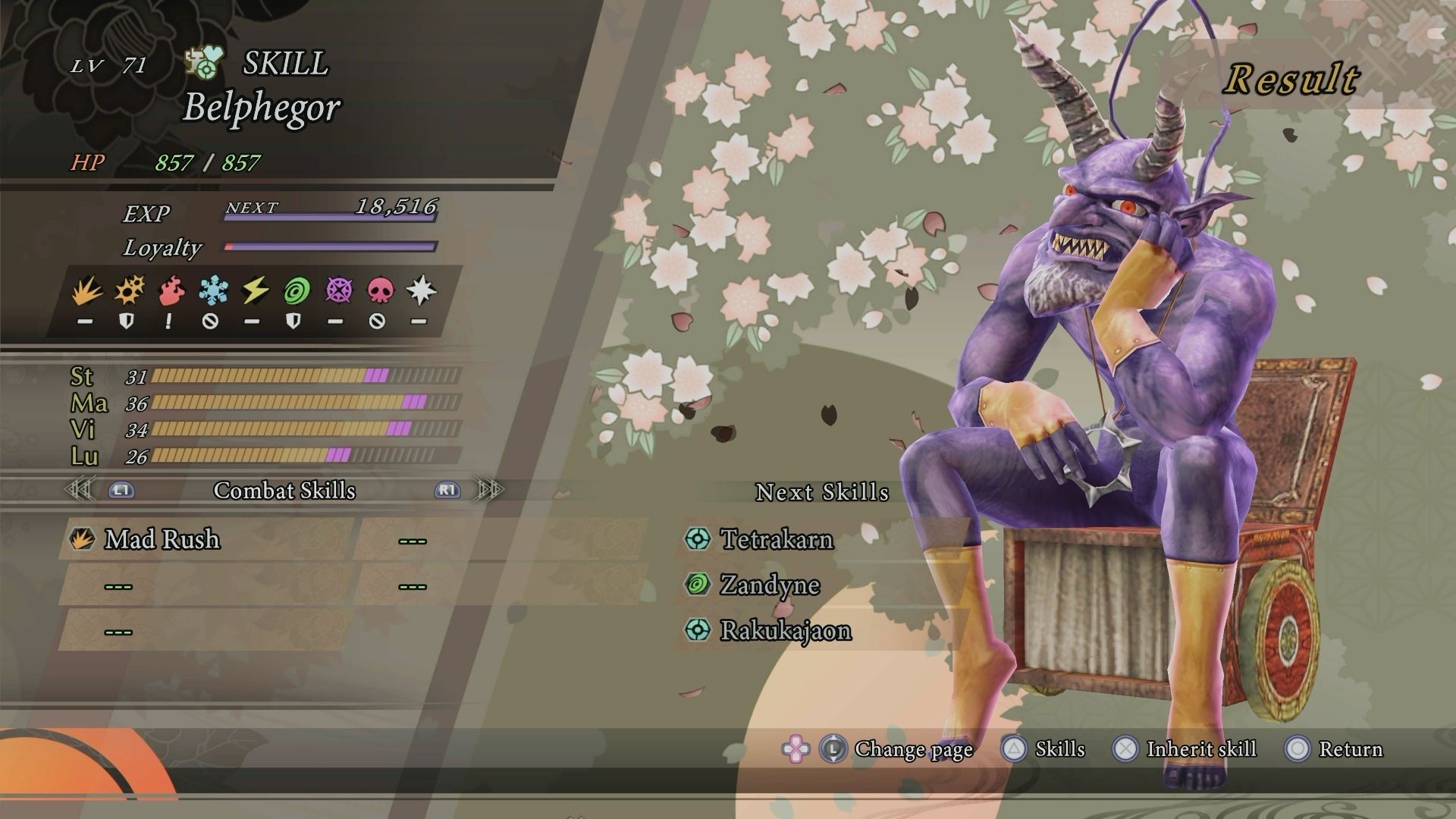Viewport: 1456px width, 819px height.
Task: Click the Combat Skills page header
Action: (x=284, y=491)
